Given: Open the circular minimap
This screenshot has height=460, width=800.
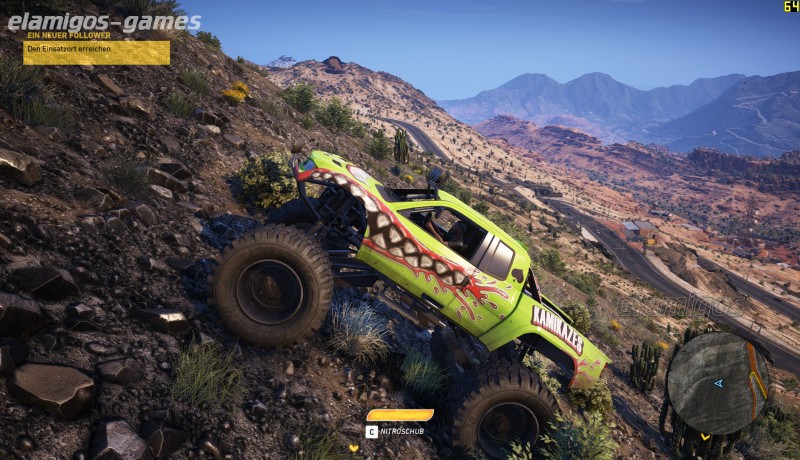Looking at the screenshot, I should coord(717,382).
